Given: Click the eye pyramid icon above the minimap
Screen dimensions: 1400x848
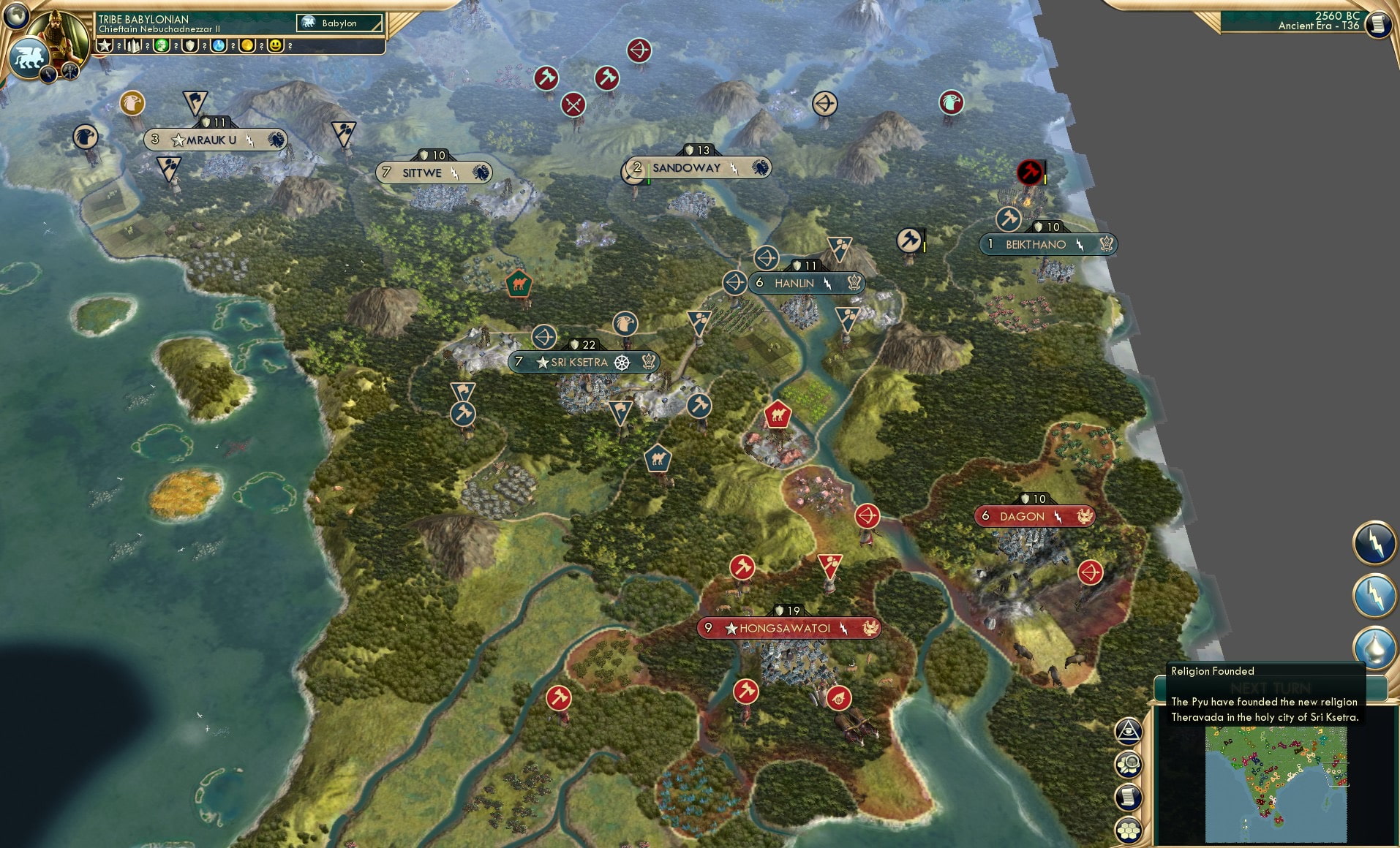Looking at the screenshot, I should click(x=1127, y=729).
